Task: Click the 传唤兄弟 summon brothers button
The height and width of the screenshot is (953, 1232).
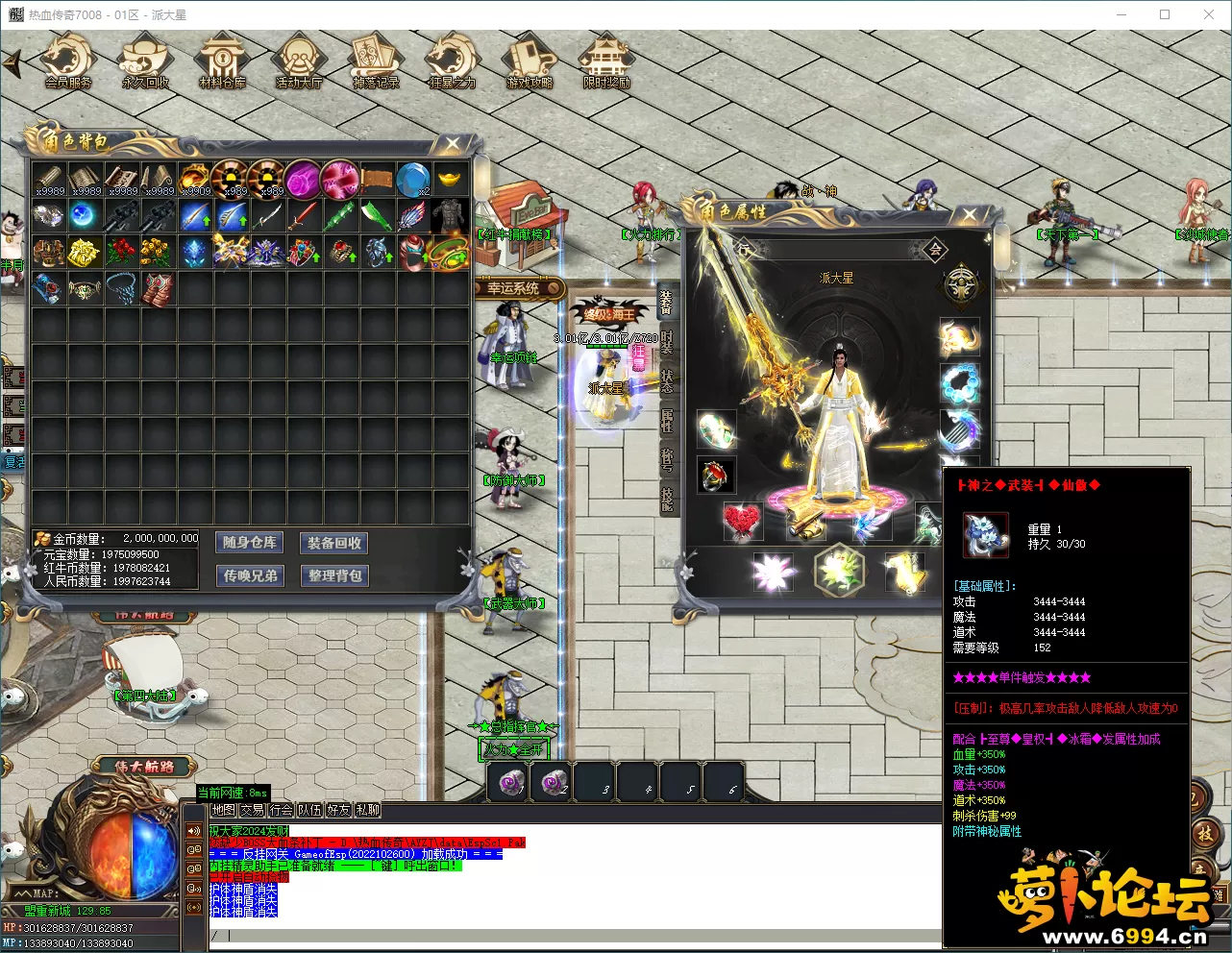Action: coord(250,575)
